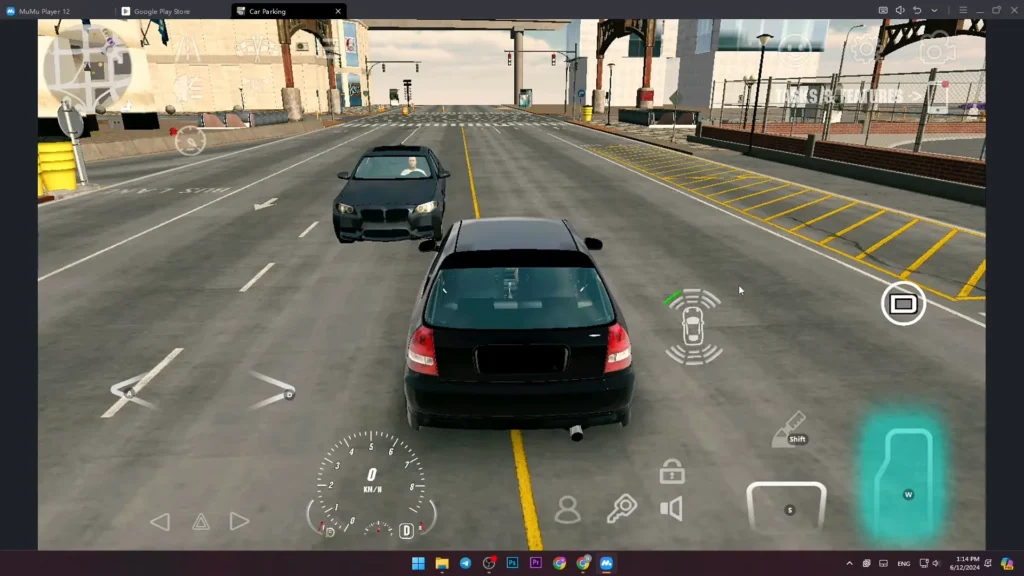Screen dimensions: 1024x576
Task: Toggle engine with the key icon
Action: pyautogui.click(x=621, y=509)
